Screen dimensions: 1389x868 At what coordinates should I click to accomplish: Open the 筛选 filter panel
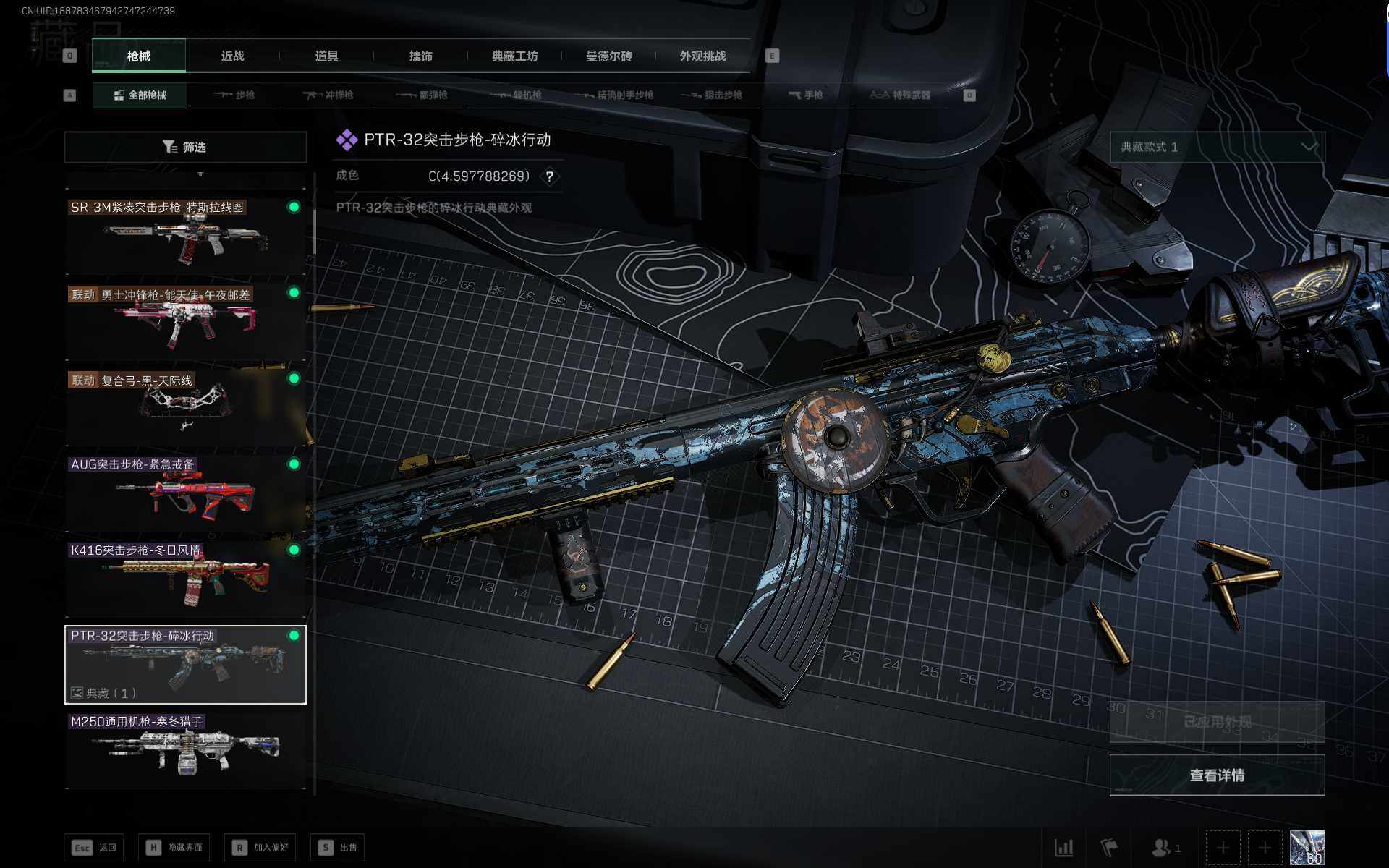point(185,147)
